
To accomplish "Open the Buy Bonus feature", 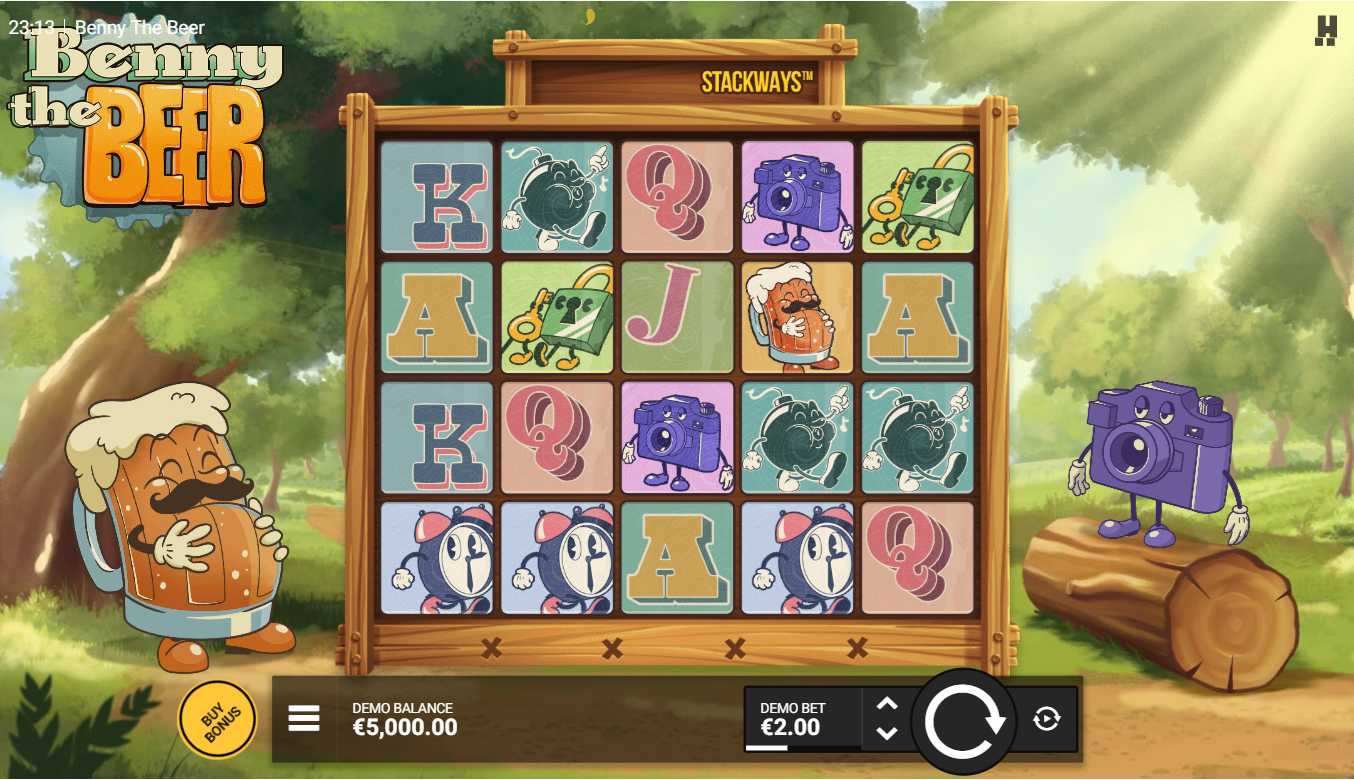I will [x=217, y=719].
